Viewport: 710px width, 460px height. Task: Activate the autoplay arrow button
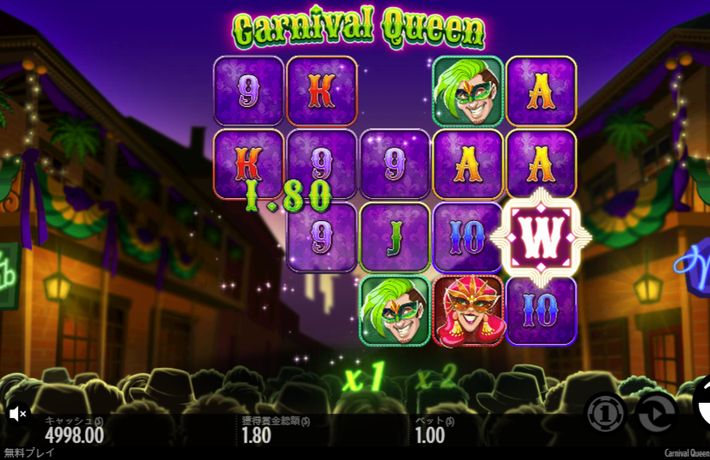(656, 412)
